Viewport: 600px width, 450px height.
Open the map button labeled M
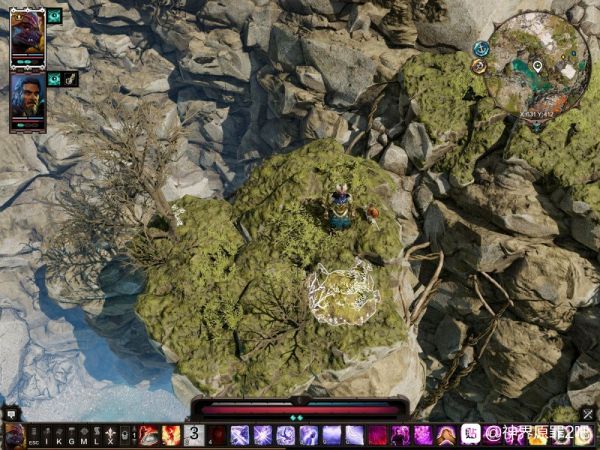point(84,436)
